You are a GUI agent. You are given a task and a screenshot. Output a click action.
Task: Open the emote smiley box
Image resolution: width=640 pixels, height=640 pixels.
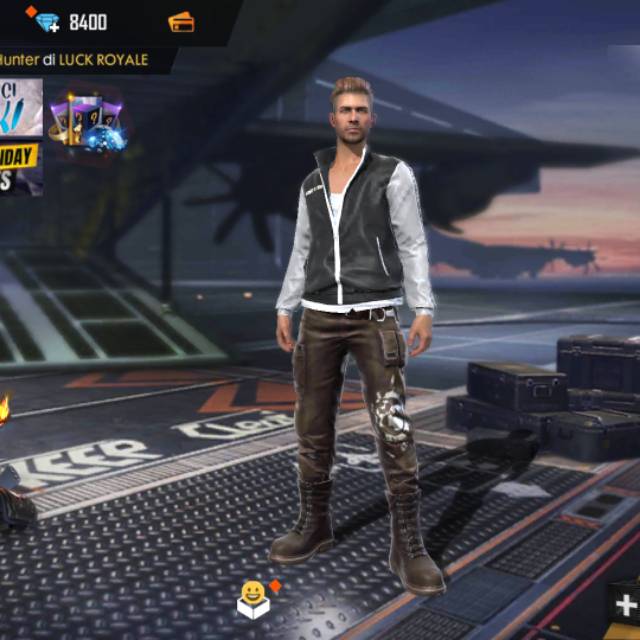coord(254,598)
